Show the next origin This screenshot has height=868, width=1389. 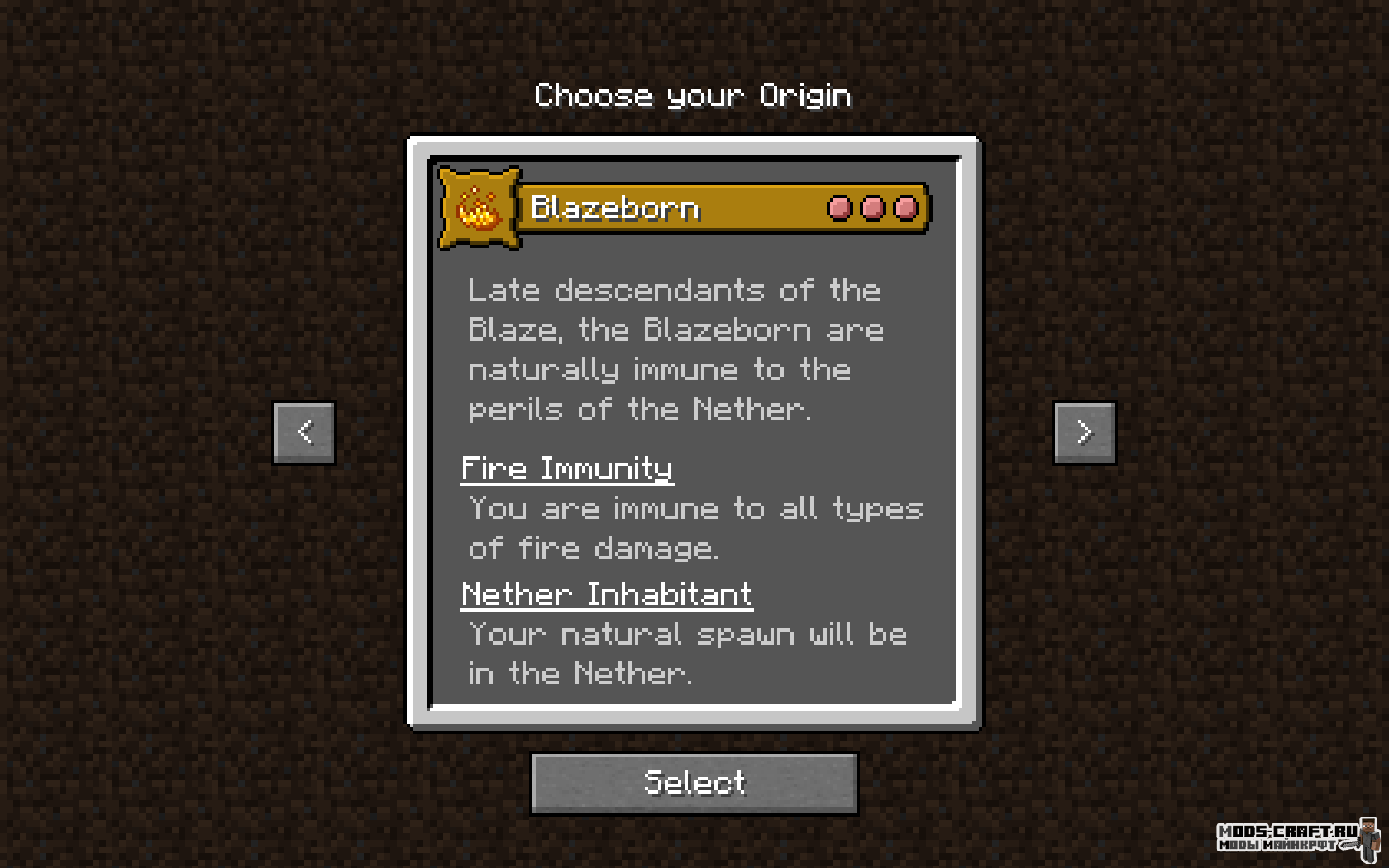coord(1084,432)
